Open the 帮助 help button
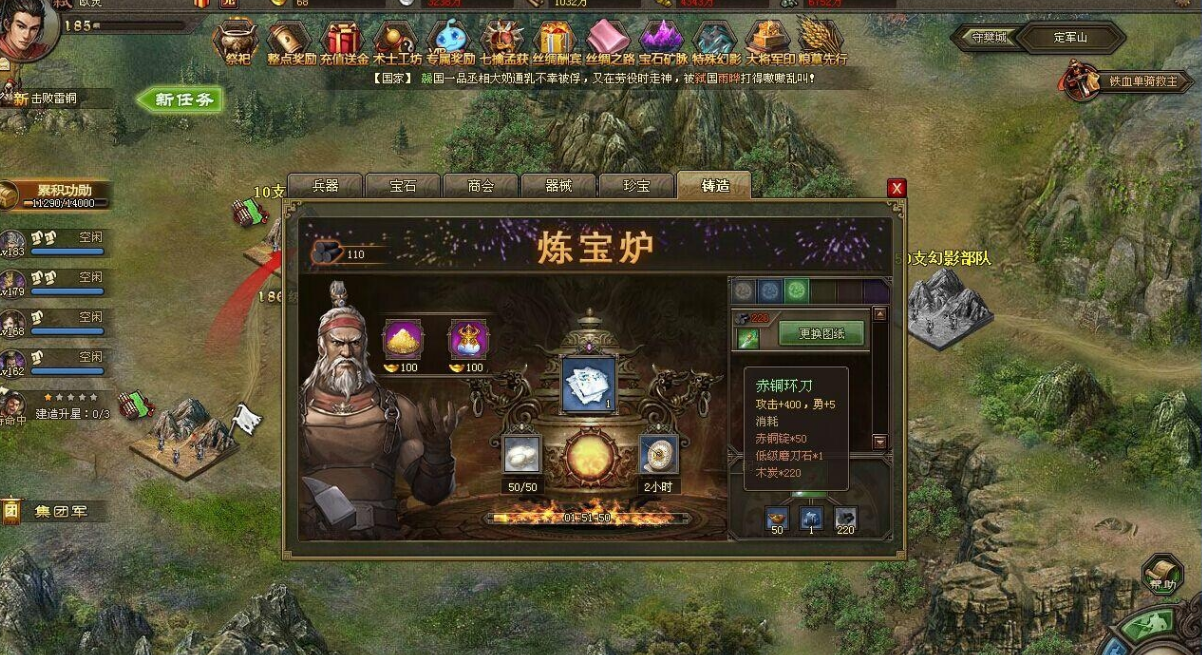The height and width of the screenshot is (655, 1202). (x=1162, y=575)
